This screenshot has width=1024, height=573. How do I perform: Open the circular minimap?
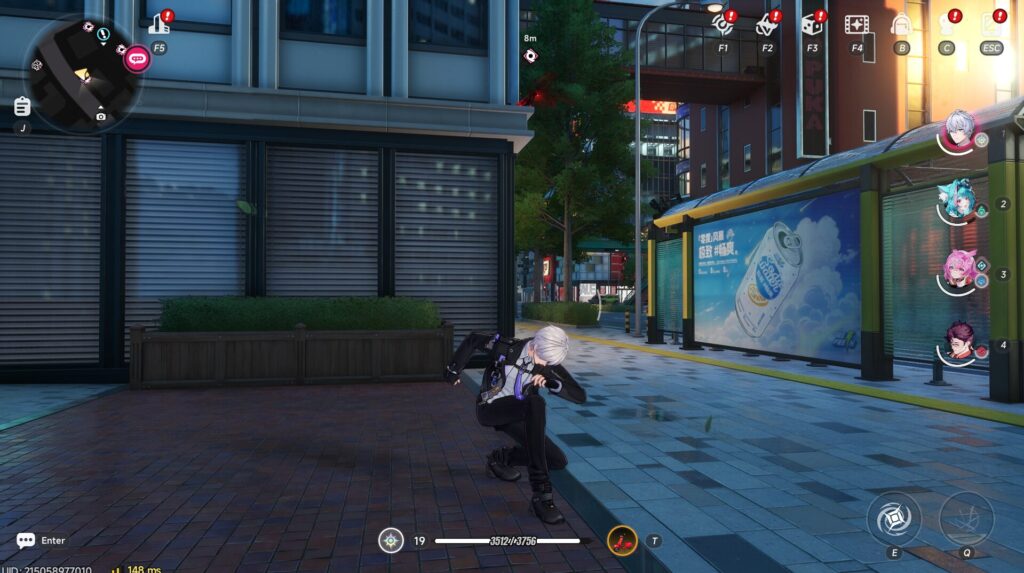(x=80, y=73)
